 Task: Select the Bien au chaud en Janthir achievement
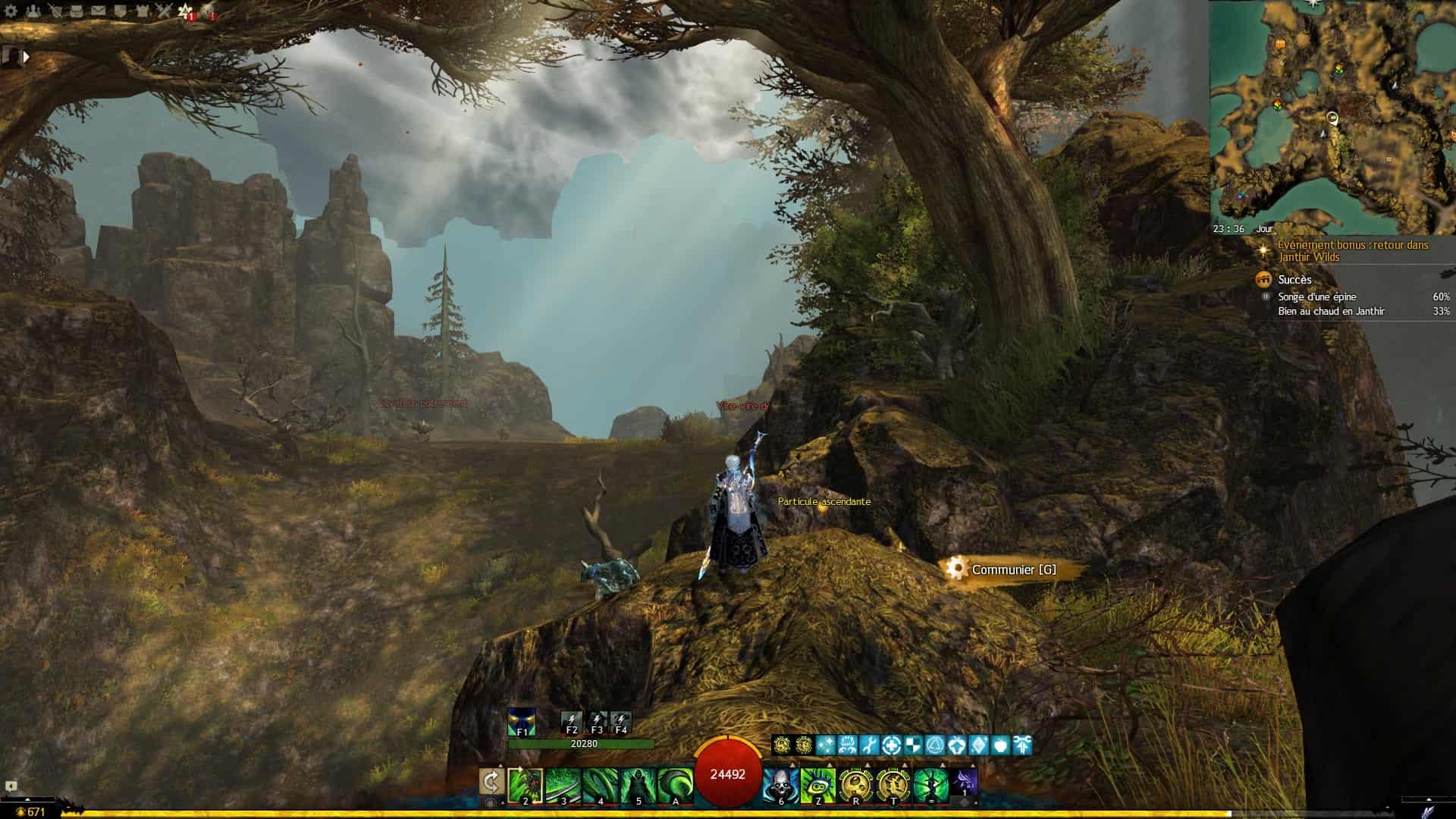1331,312
